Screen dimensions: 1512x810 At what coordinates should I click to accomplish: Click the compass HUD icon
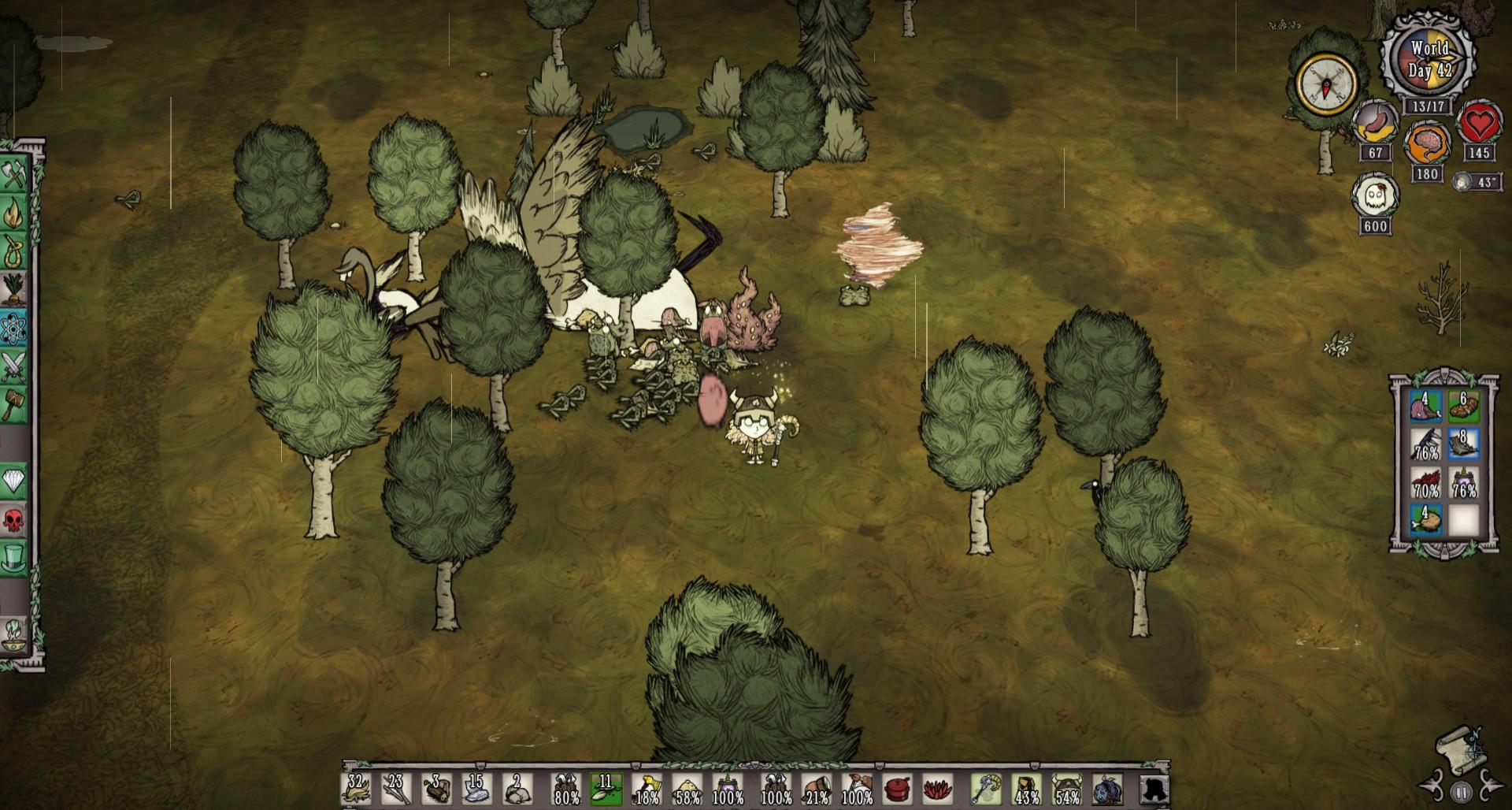(x=1327, y=84)
